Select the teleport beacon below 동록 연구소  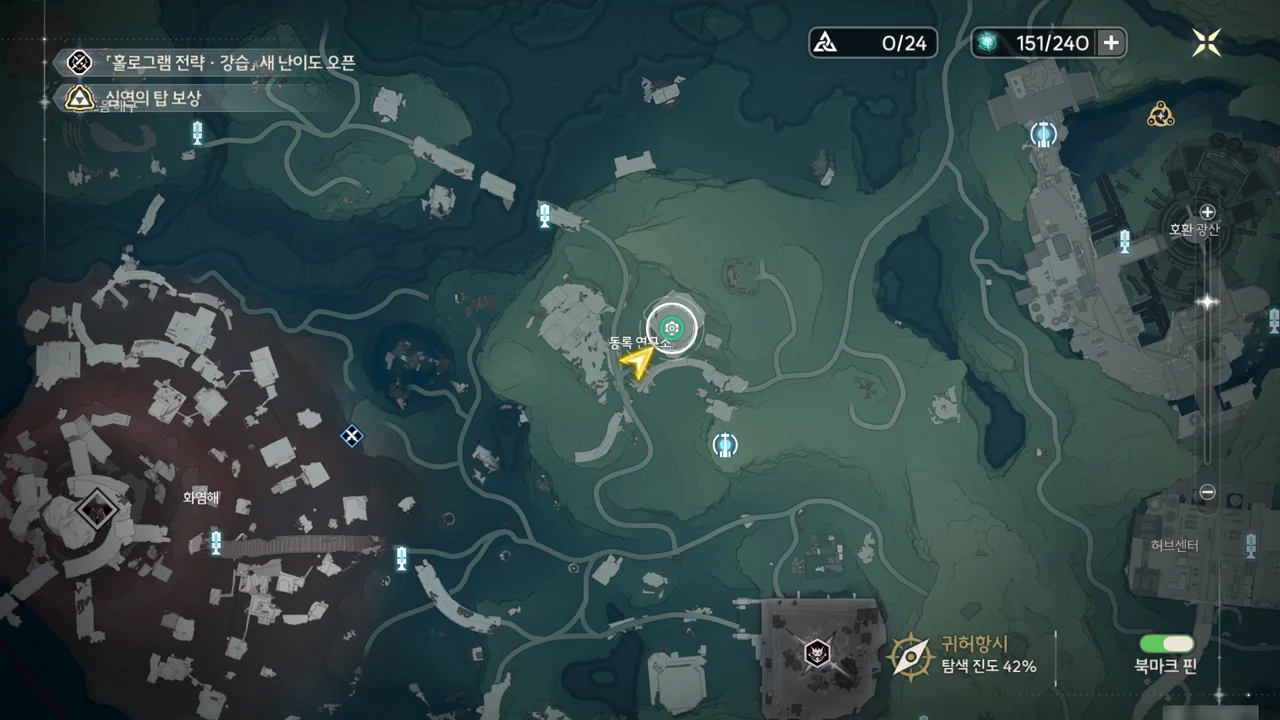click(x=725, y=445)
